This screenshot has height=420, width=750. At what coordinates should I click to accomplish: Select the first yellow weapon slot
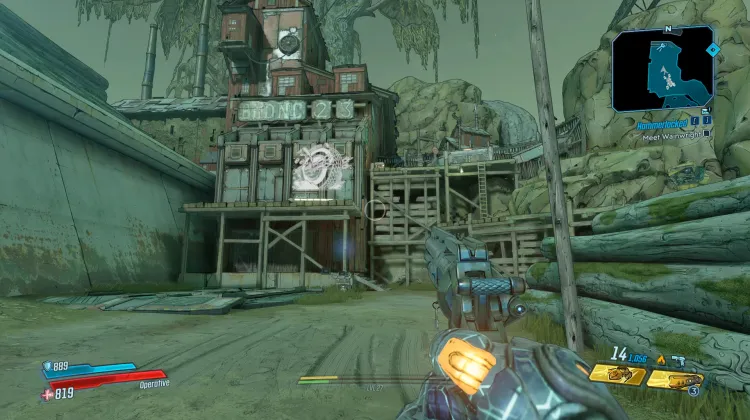click(616, 374)
